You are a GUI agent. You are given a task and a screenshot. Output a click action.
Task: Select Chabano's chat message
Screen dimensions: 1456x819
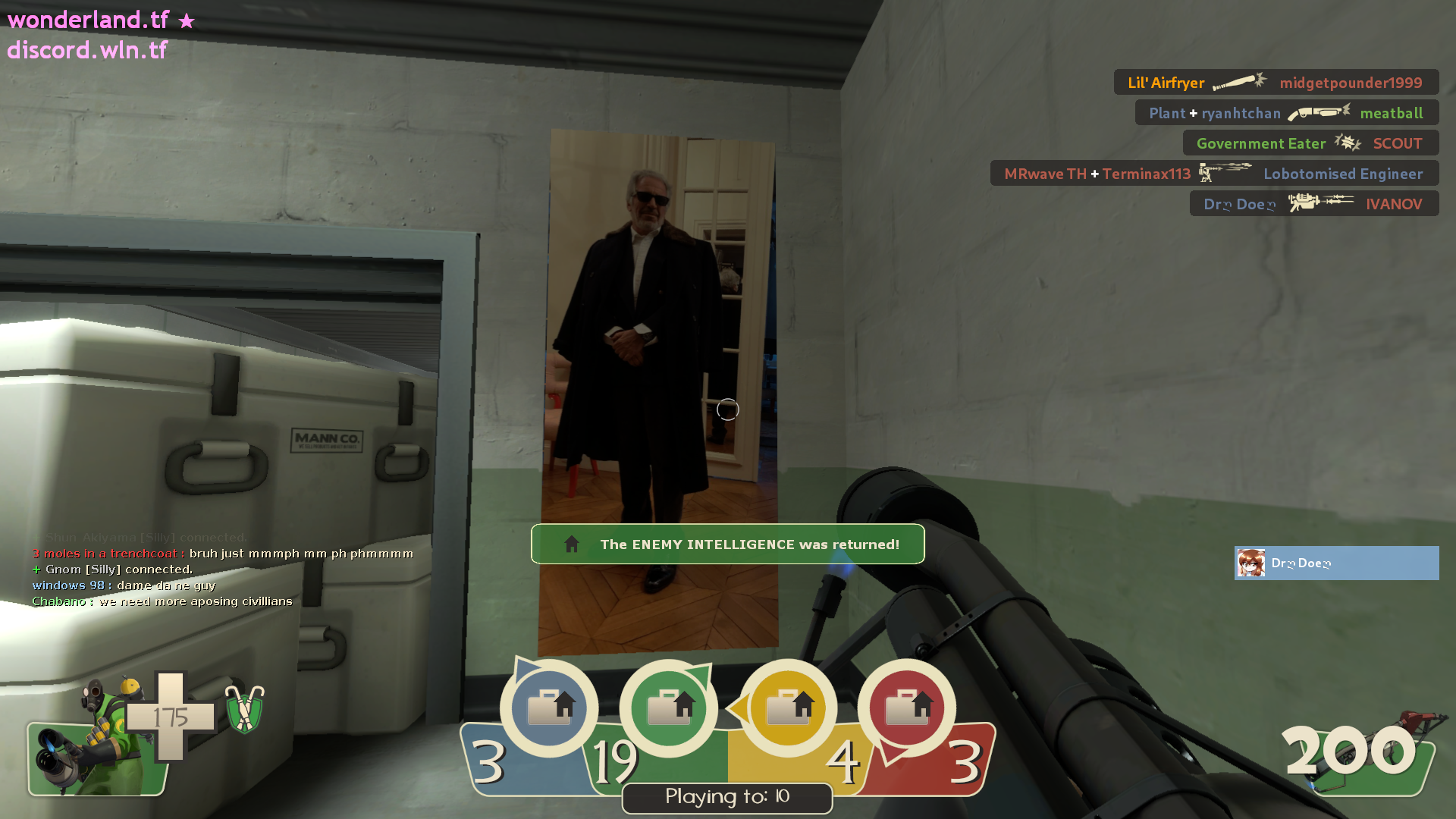[162, 601]
